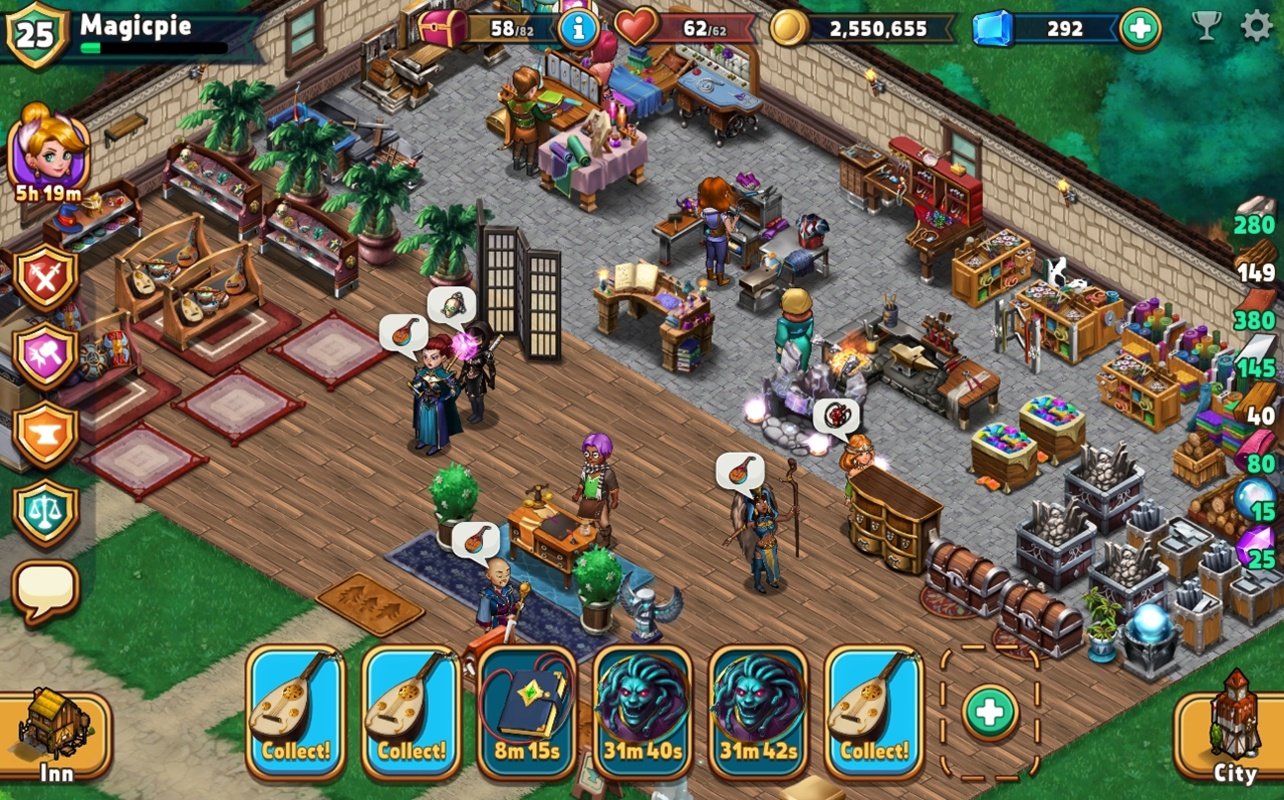The width and height of the screenshot is (1284, 800).
Task: Tap the blue inventory info button
Action: click(x=579, y=29)
